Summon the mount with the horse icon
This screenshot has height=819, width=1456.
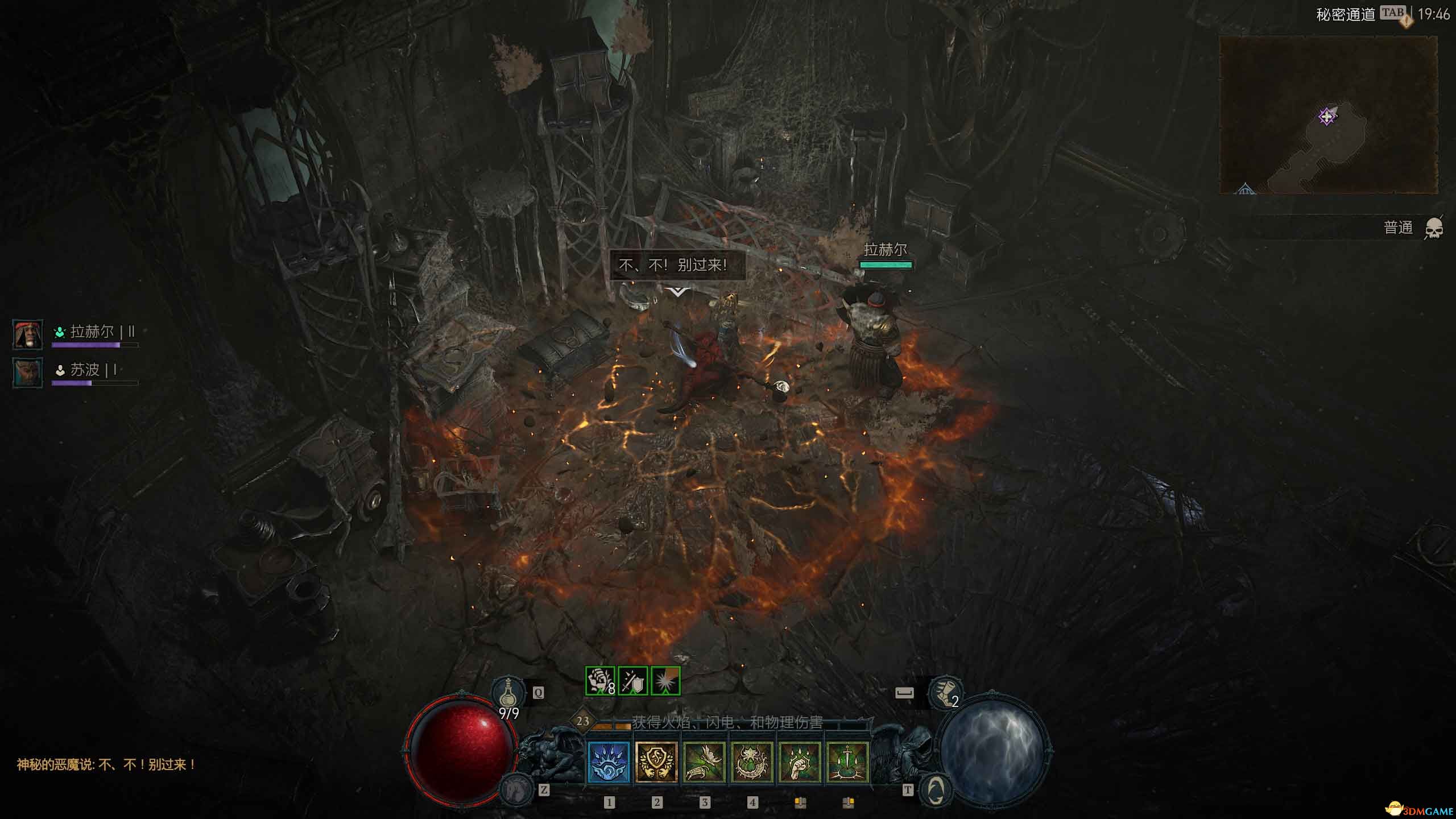[516, 790]
